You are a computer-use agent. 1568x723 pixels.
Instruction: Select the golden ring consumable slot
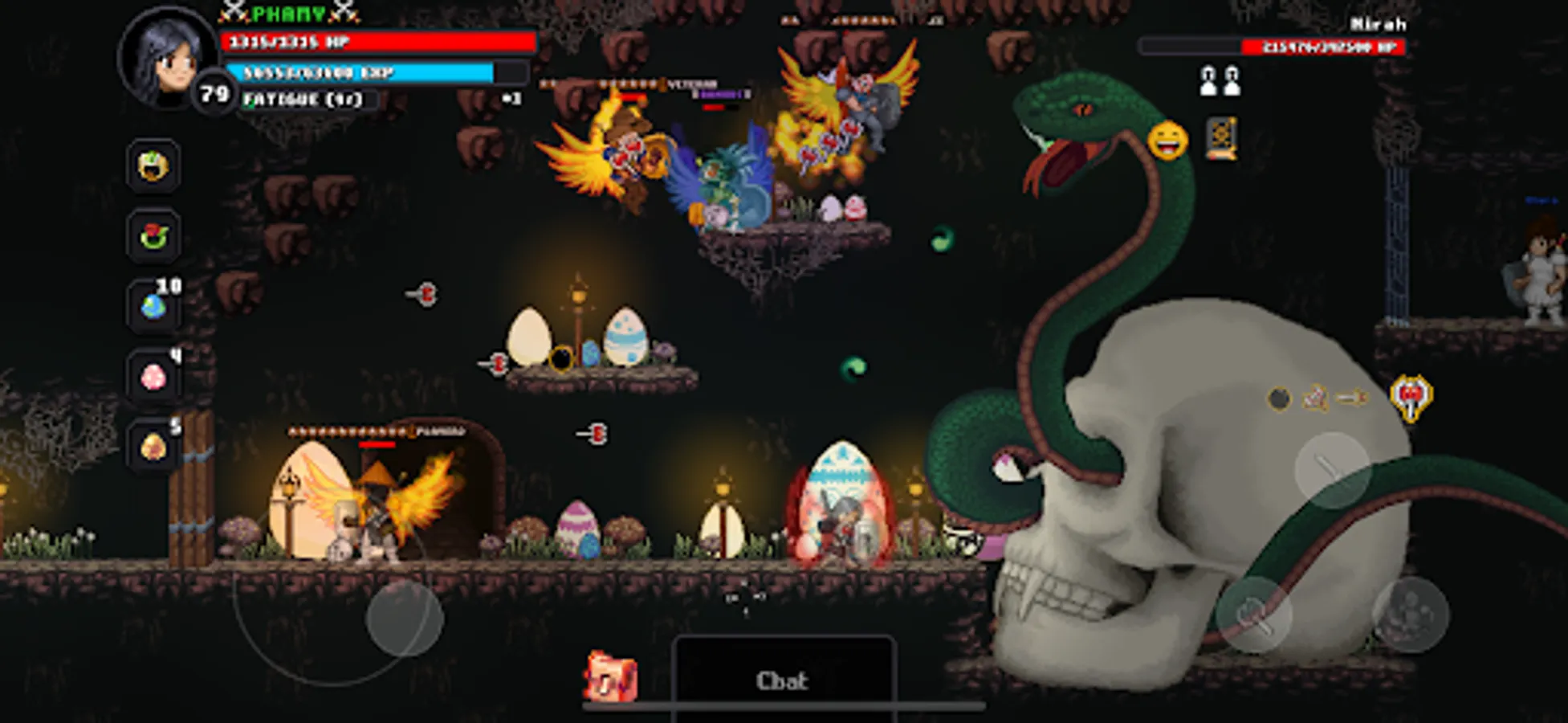click(153, 168)
